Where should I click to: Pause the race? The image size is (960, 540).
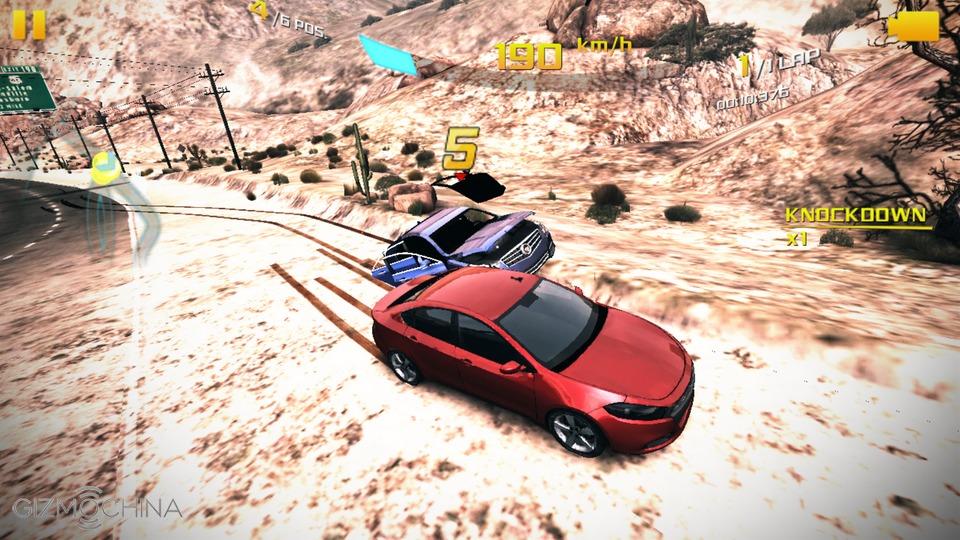(x=29, y=24)
